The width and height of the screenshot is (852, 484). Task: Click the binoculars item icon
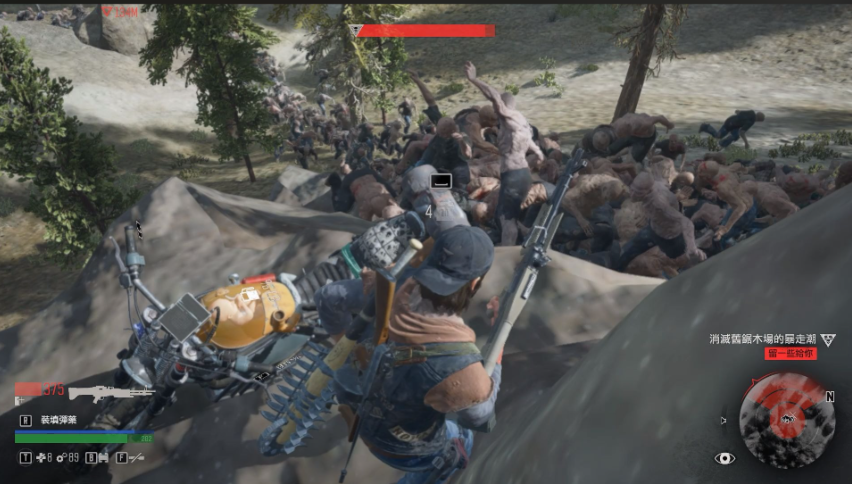[x=101, y=458]
